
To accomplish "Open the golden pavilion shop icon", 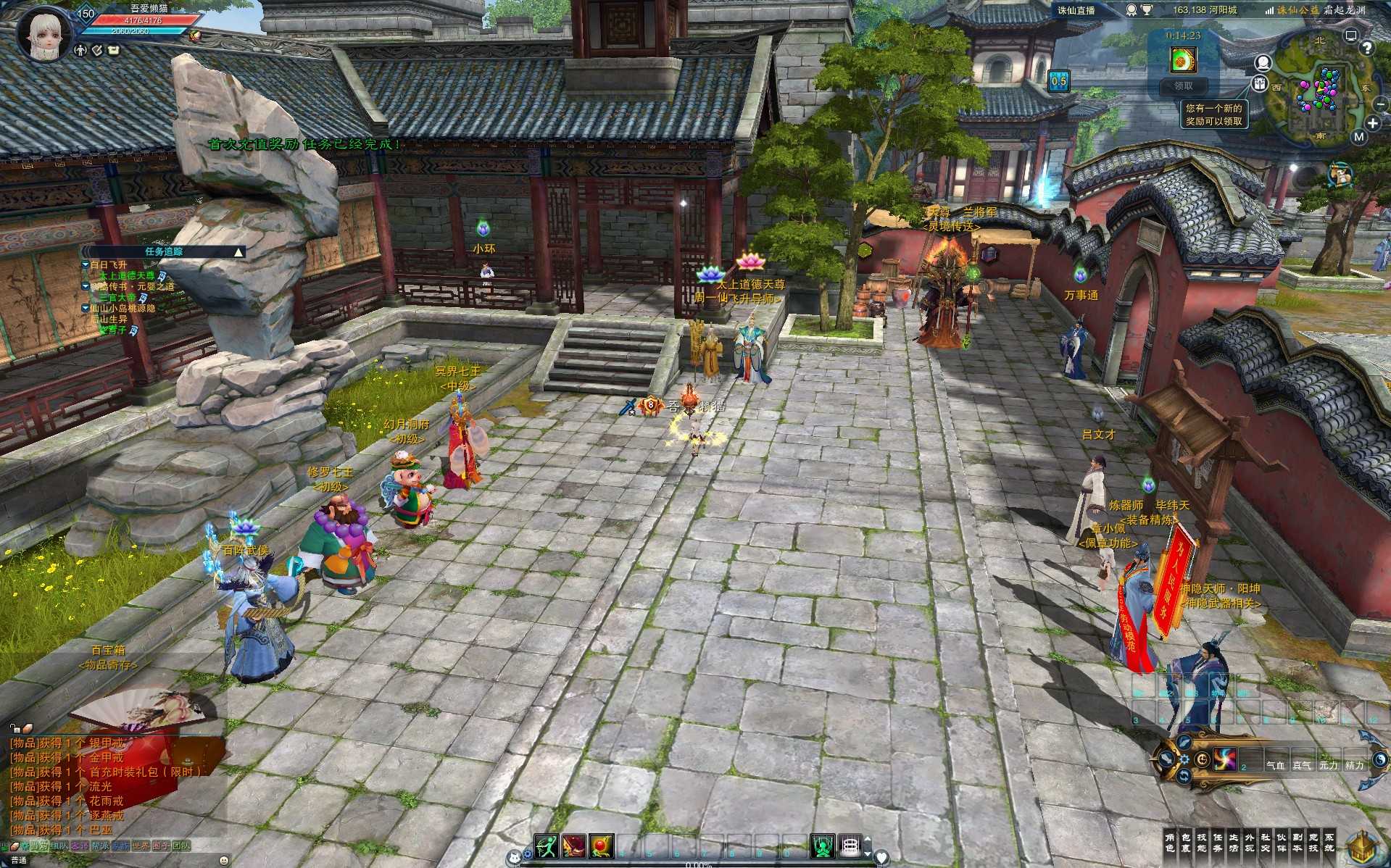I will tap(1363, 846).
